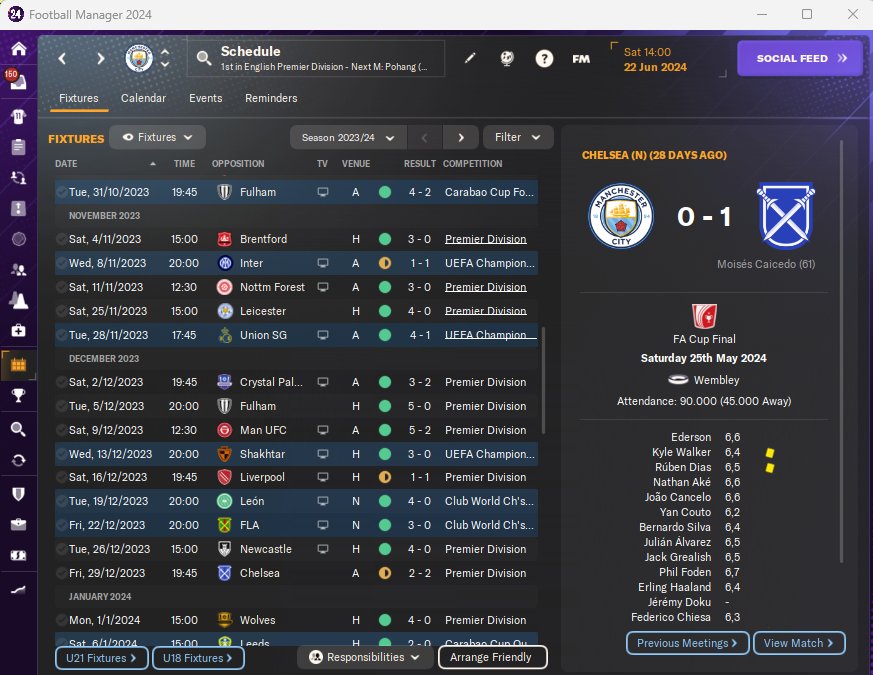Show Previous Meetings with Chelsea
The image size is (873, 675).
point(687,643)
